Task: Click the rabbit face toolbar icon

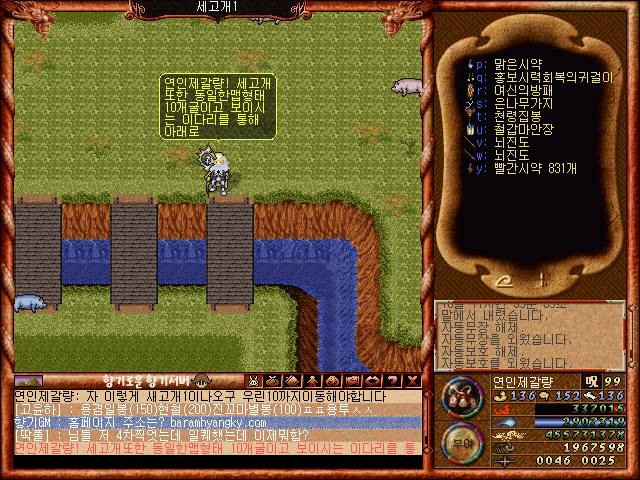Action: coord(253,381)
